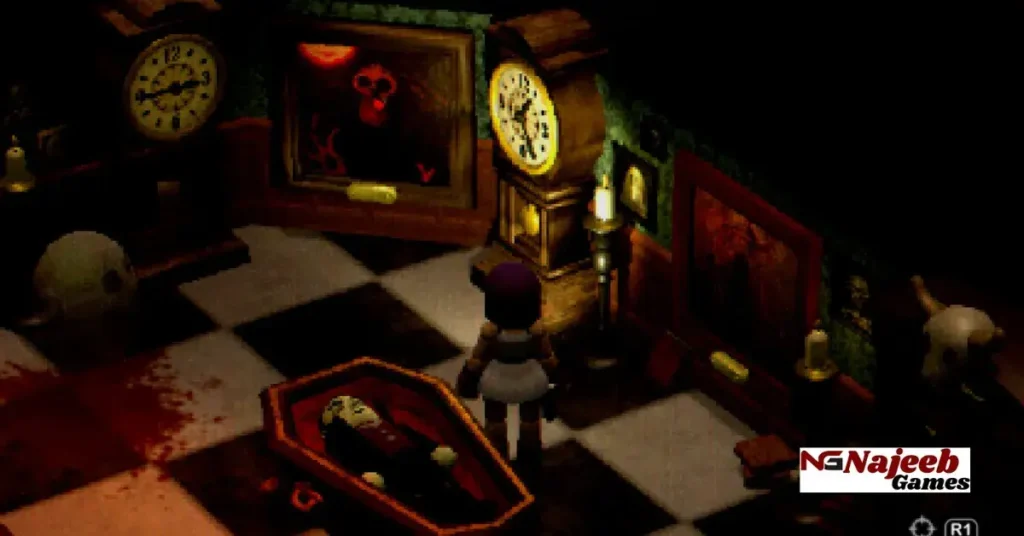Screen dimensions: 1024x536
Task: Click the Najeeb Games logo watermark
Action: click(x=884, y=469)
